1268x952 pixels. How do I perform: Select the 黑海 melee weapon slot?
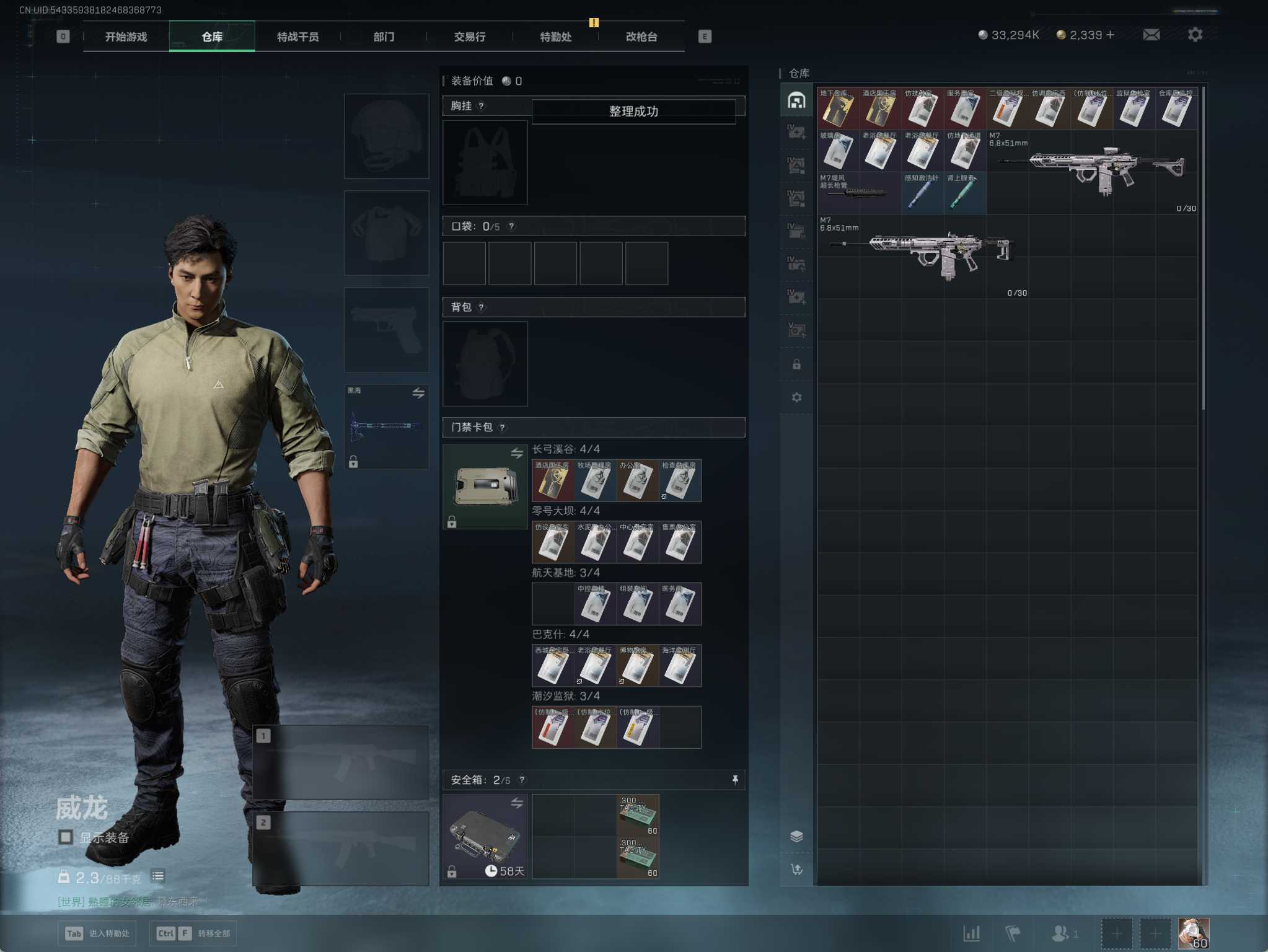(386, 426)
